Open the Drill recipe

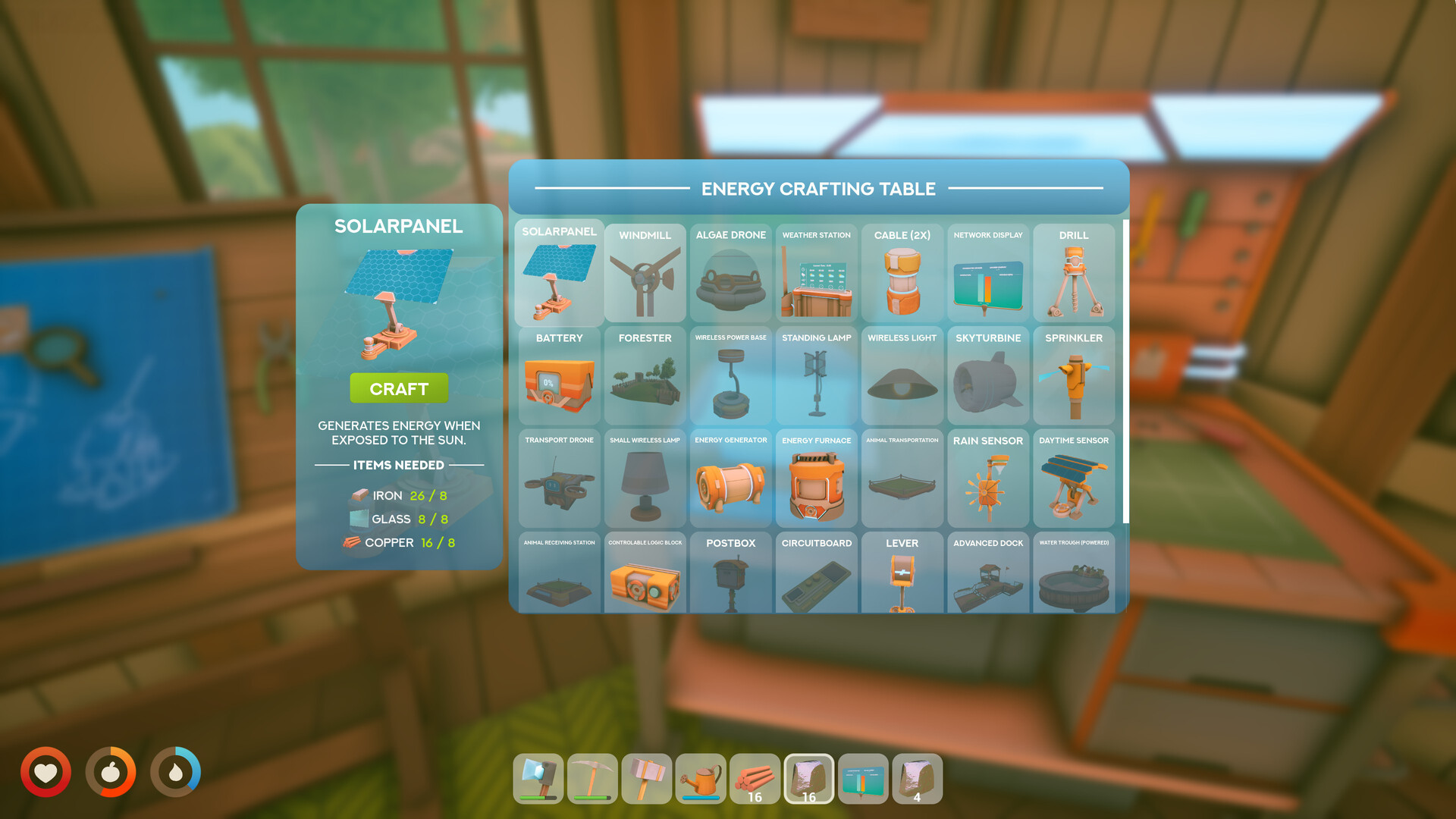1074,273
